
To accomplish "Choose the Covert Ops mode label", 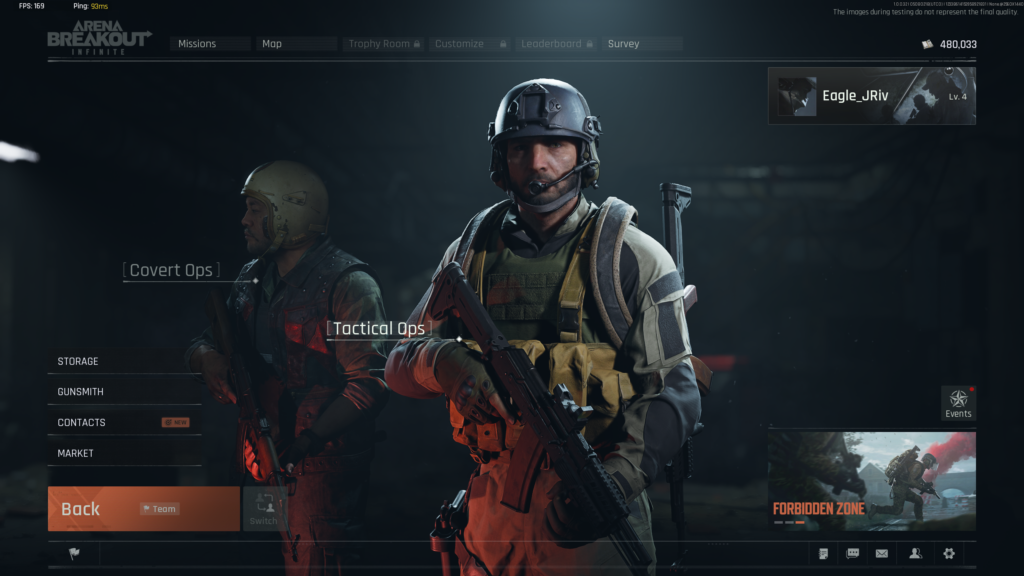I will pyautogui.click(x=170, y=270).
